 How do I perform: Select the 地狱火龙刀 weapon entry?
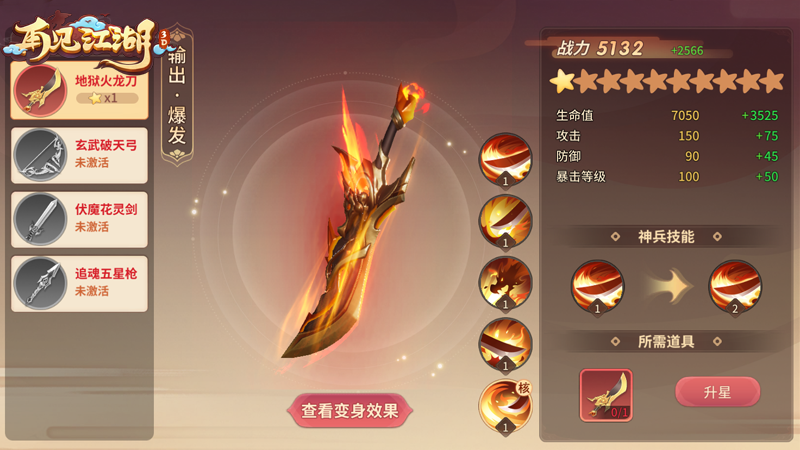coord(80,89)
